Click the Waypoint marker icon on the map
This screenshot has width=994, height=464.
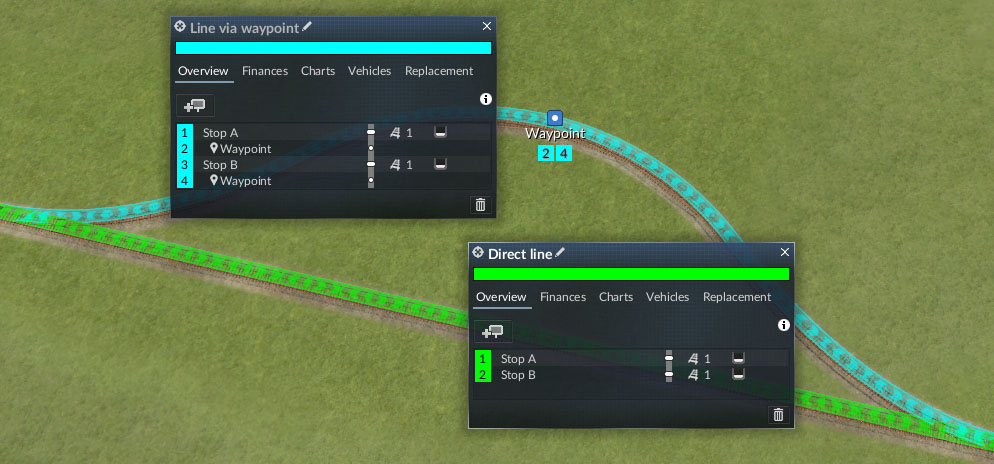pyautogui.click(x=555, y=118)
